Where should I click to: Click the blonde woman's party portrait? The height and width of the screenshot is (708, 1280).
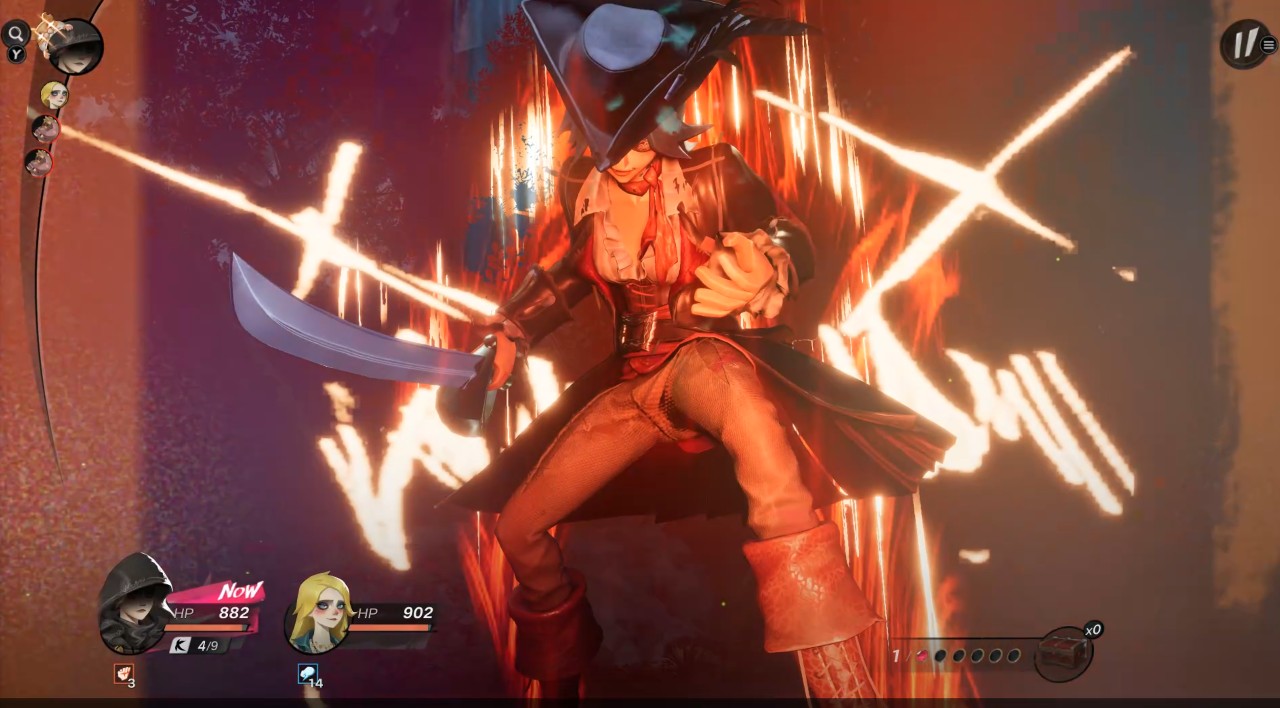coord(318,612)
